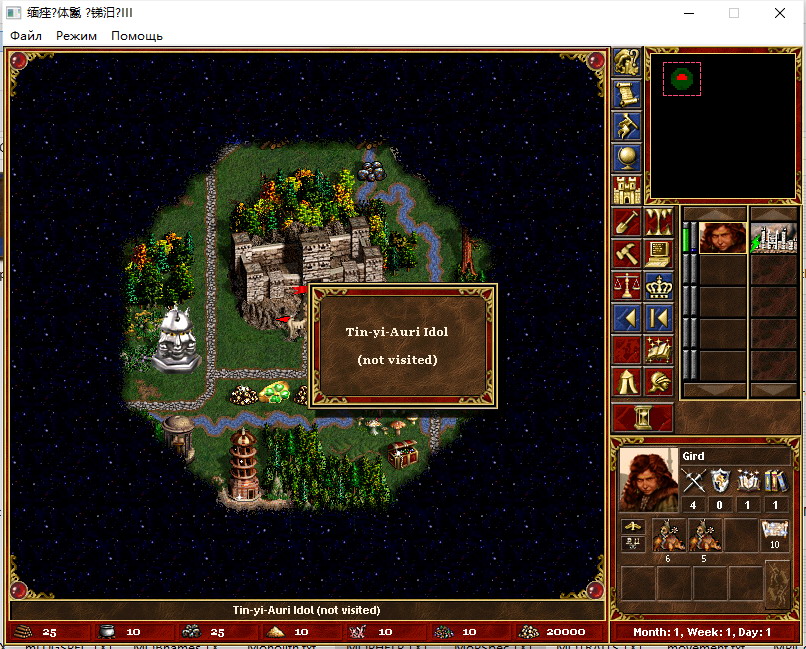Click the shovel dig button
The width and height of the screenshot is (806, 649).
(x=627, y=222)
